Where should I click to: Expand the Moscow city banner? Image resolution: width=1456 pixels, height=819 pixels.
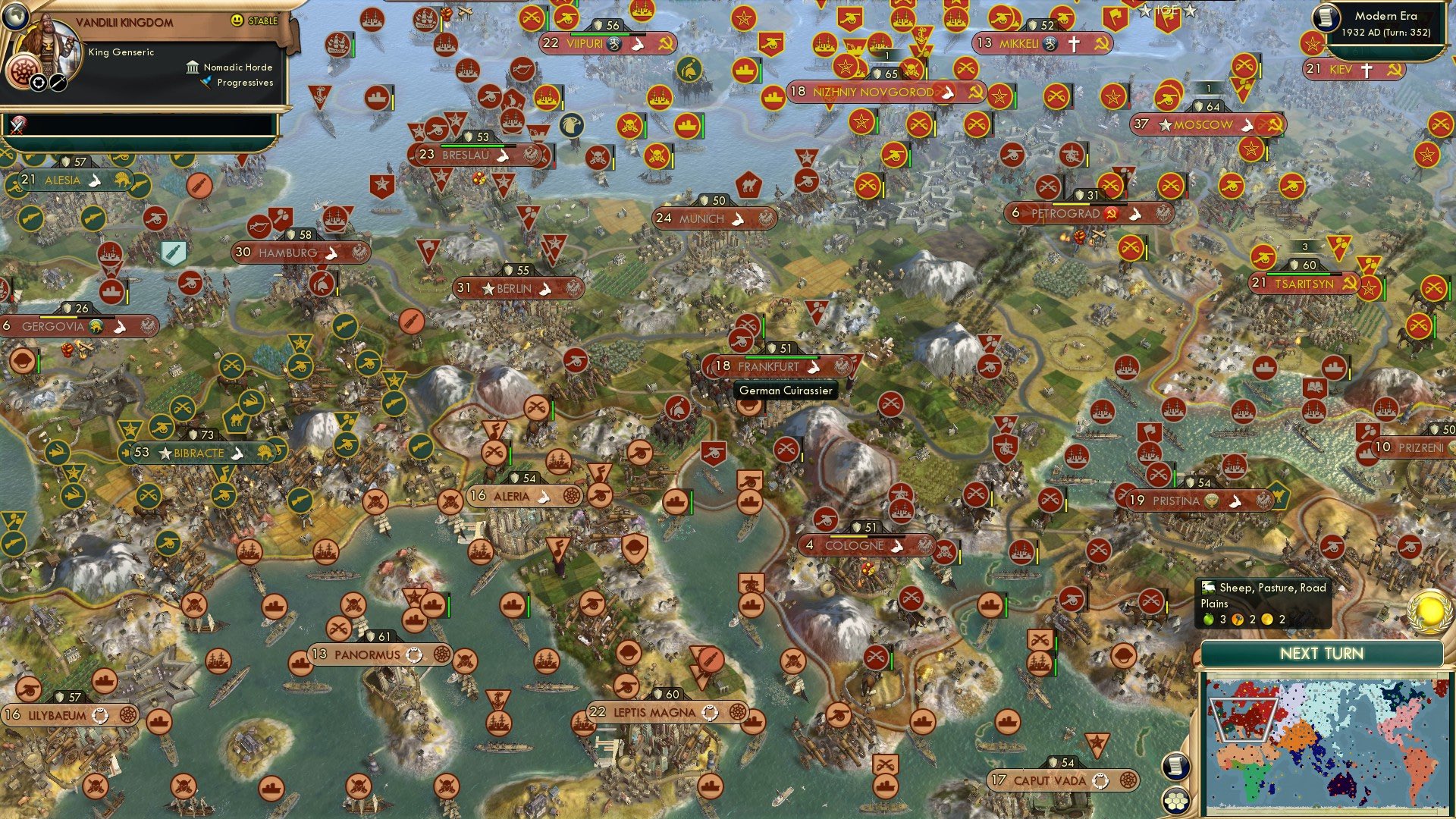pos(1205,124)
